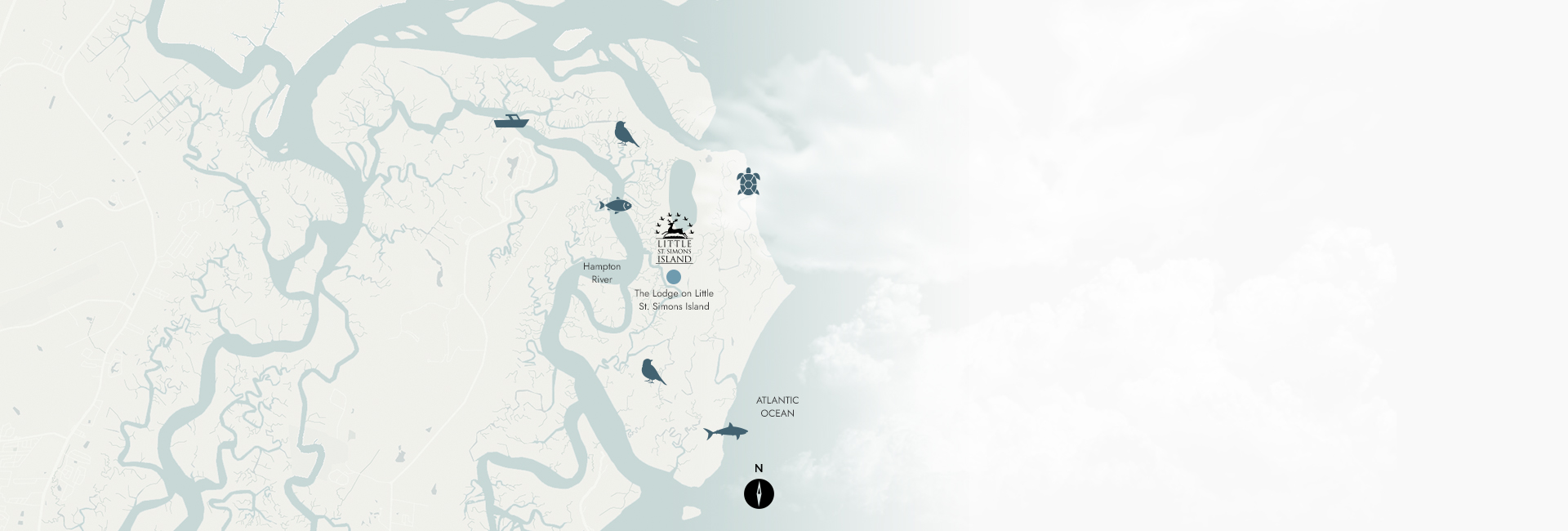Viewport: 1568px width, 531px height.
Task: Click the shark marker in the Atlantic
Action: (726, 431)
